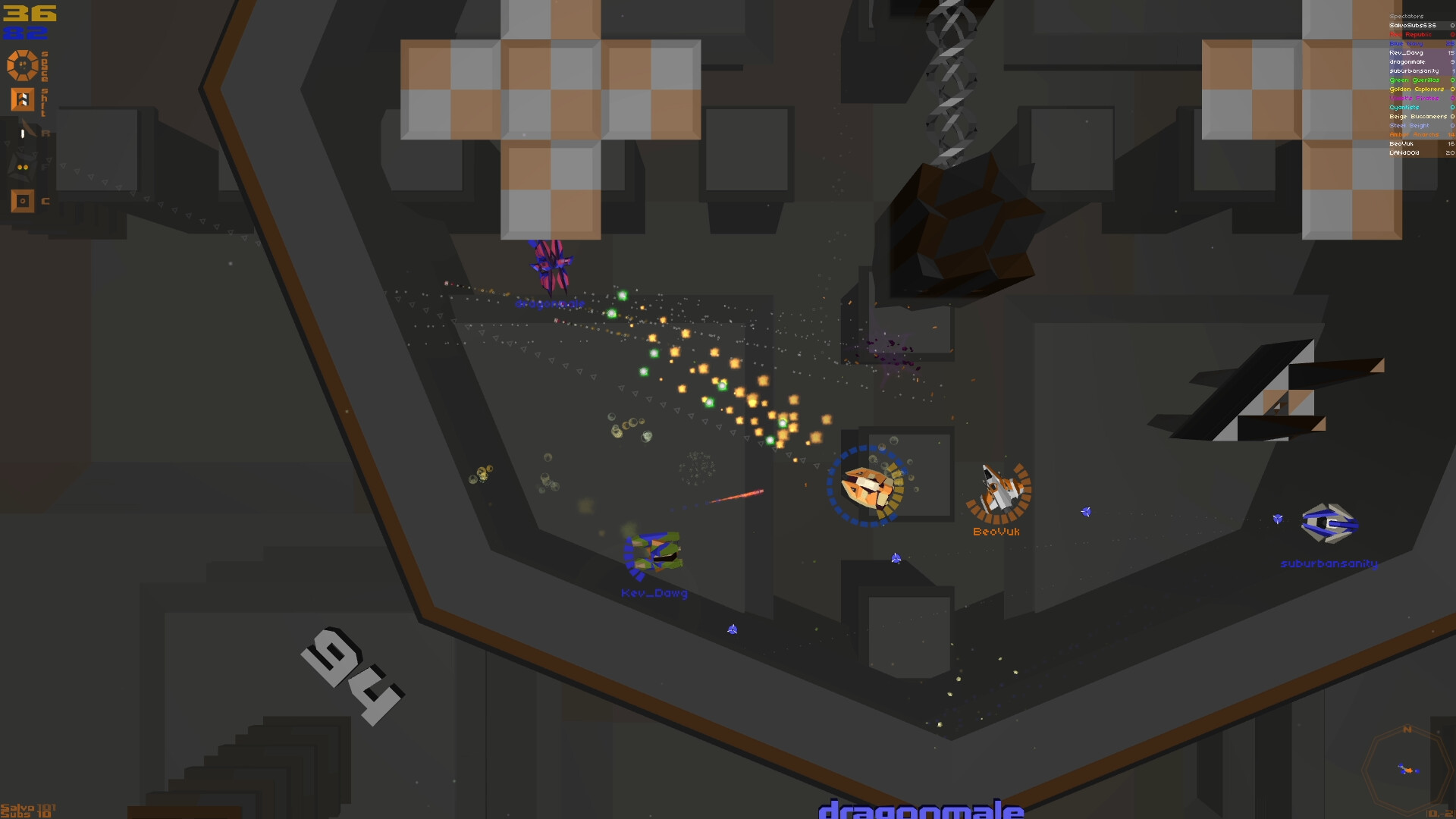Viewport: 1456px width, 819px height.
Task: Select the spacebar primary weapon octagon icon
Action: tap(21, 65)
